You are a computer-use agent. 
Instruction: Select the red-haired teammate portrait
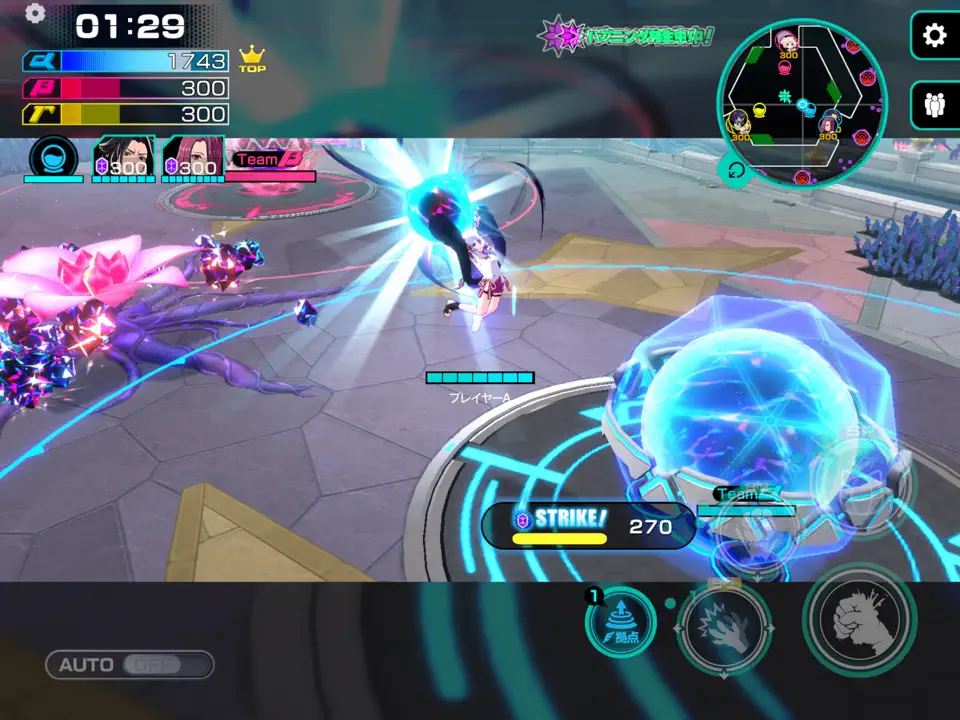[x=192, y=157]
